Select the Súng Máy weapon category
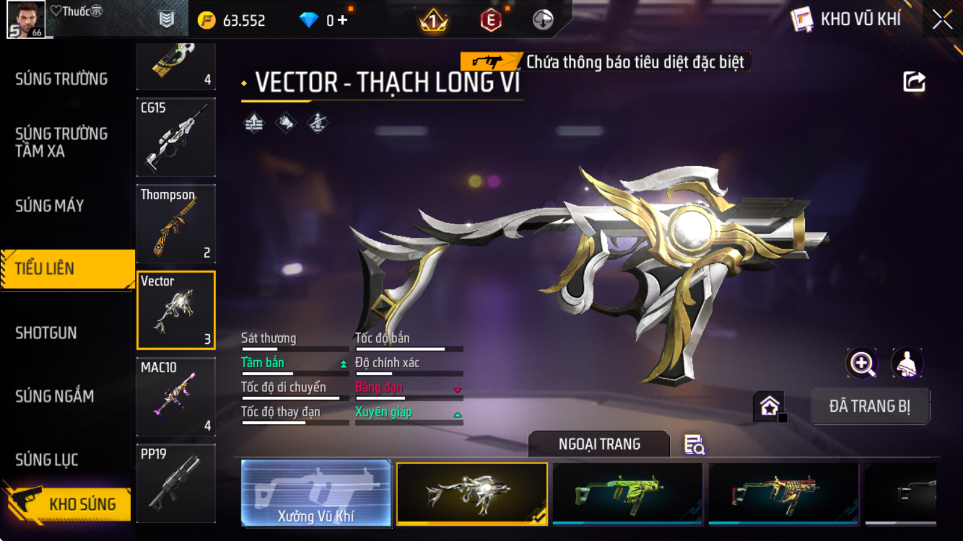Image resolution: width=963 pixels, height=541 pixels. (50, 206)
